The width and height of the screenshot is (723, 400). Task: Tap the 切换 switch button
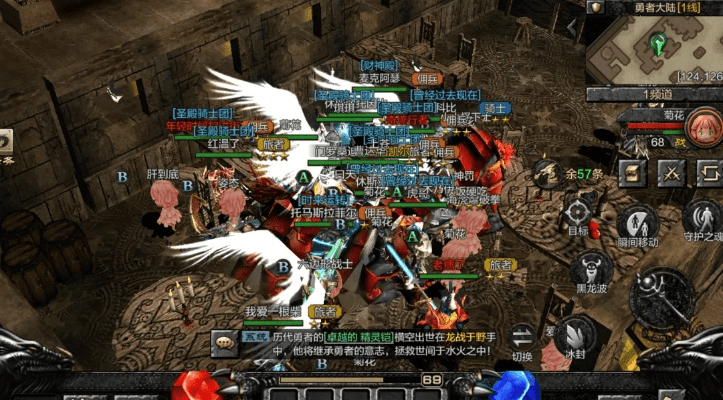tap(522, 338)
